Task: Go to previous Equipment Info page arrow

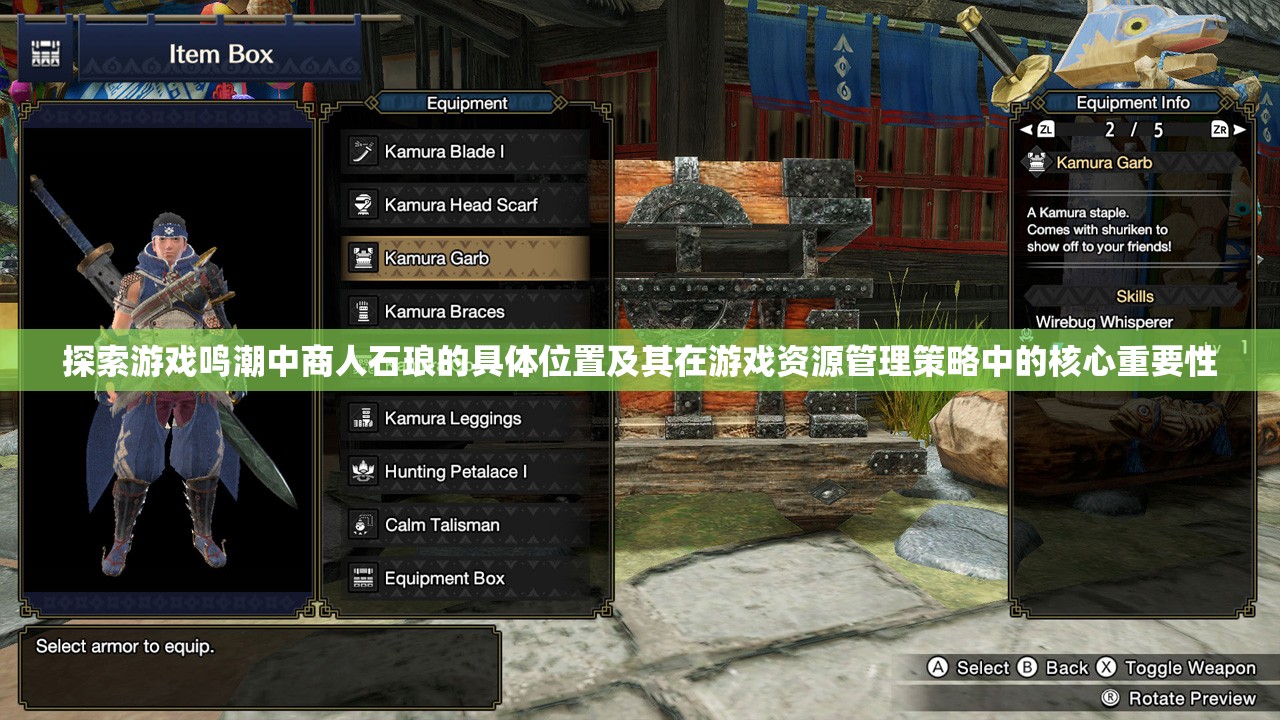Action: [1026, 130]
